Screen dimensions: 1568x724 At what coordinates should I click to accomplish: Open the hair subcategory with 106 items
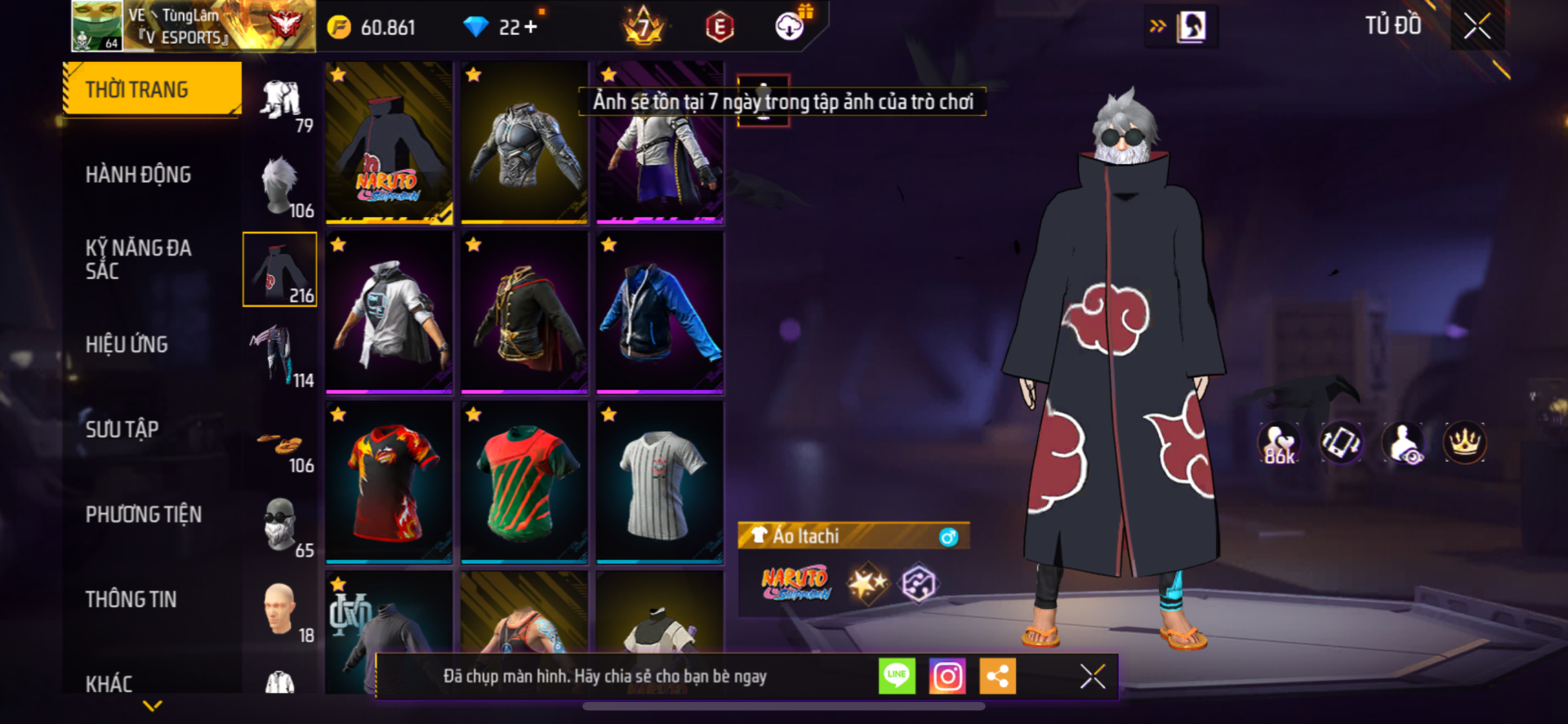(280, 186)
